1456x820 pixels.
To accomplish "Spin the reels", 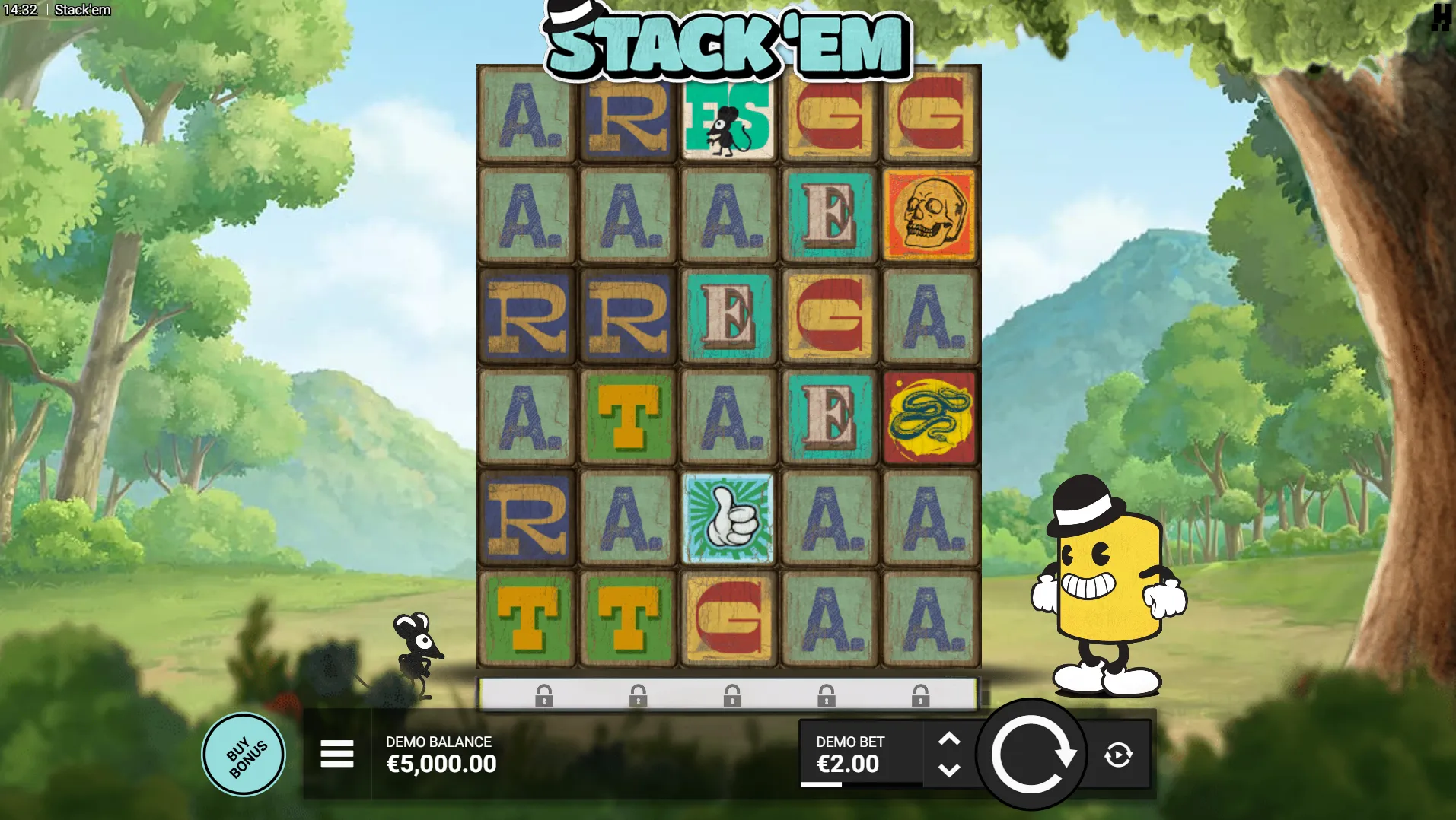I will tap(1031, 755).
